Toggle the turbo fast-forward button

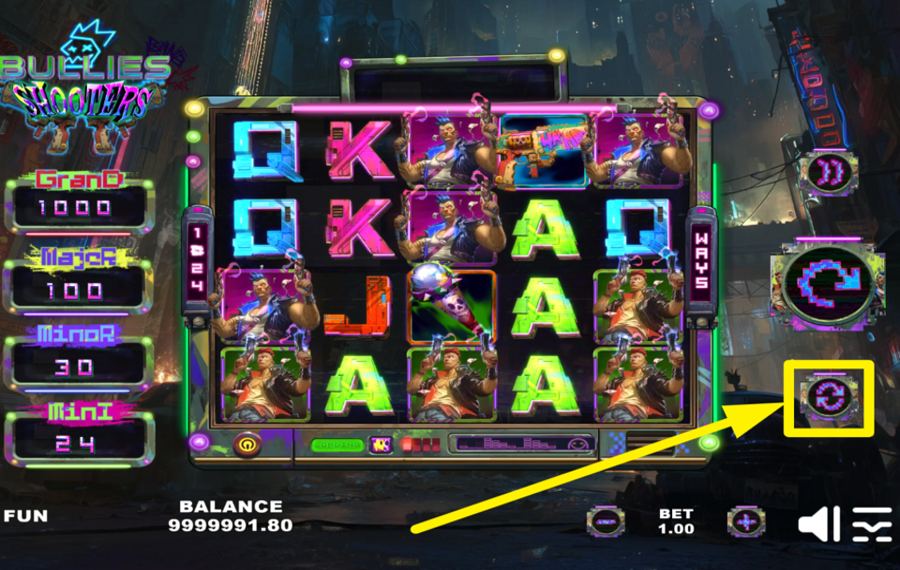point(828,173)
